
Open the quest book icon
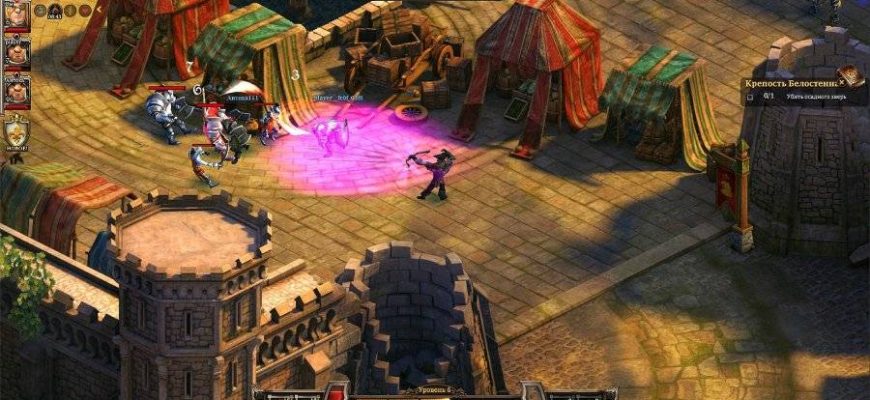click(850, 75)
